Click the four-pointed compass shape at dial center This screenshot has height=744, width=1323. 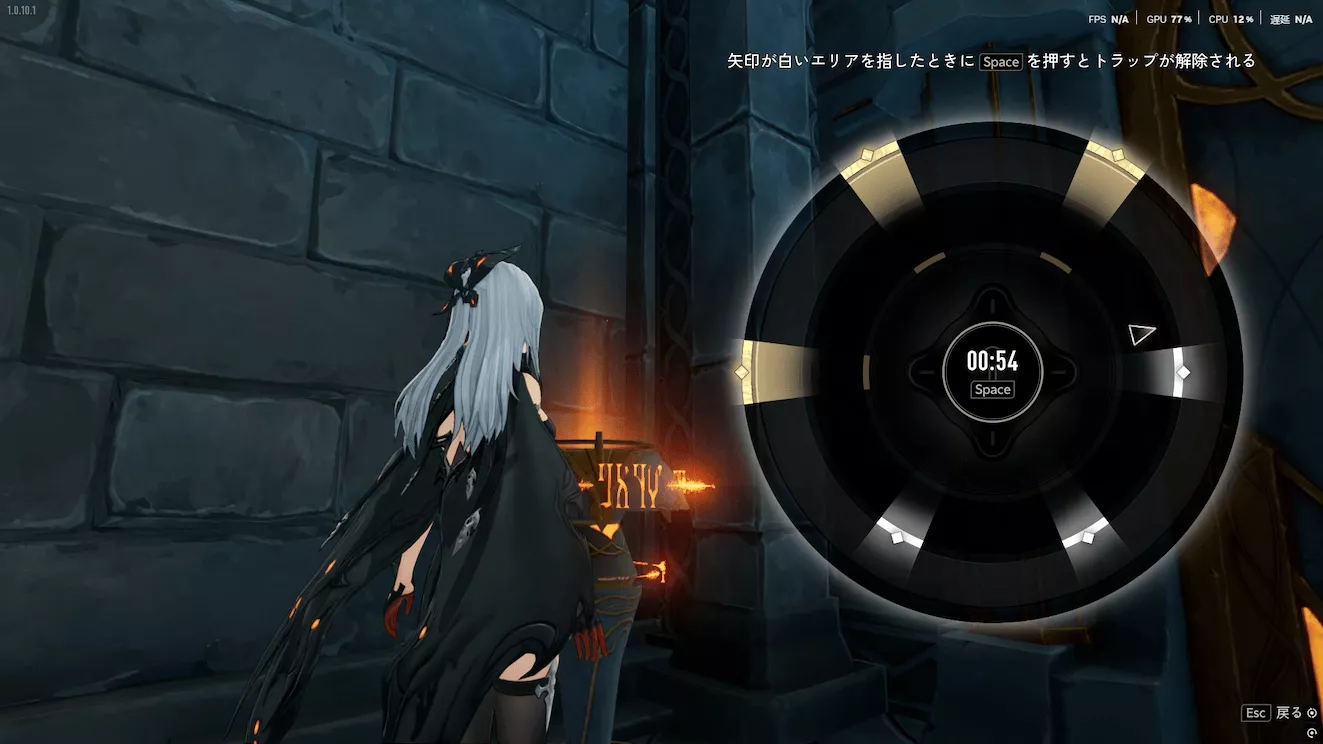tap(992, 372)
